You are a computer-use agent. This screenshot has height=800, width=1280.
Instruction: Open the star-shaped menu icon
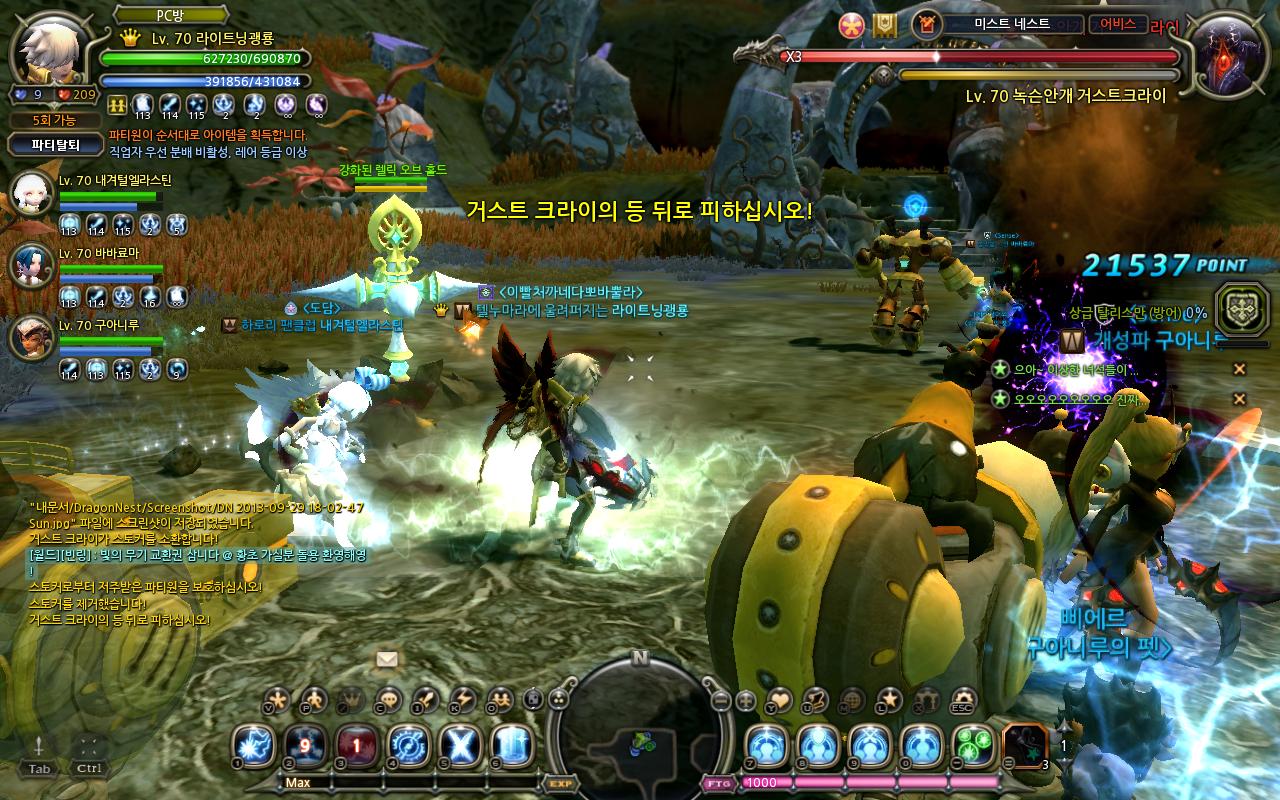(x=888, y=699)
